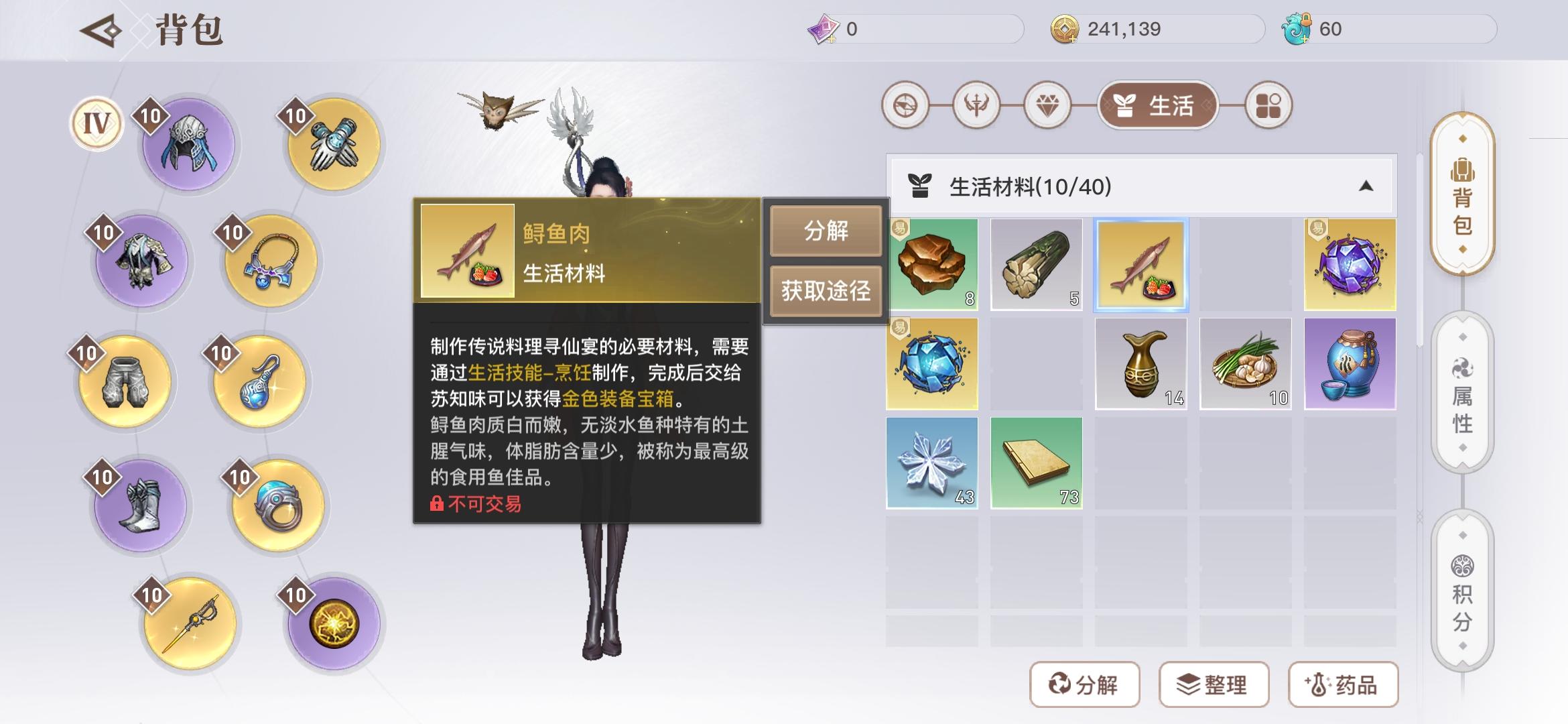Click the 获取途径 button
The image size is (1568, 724).
[x=826, y=291]
